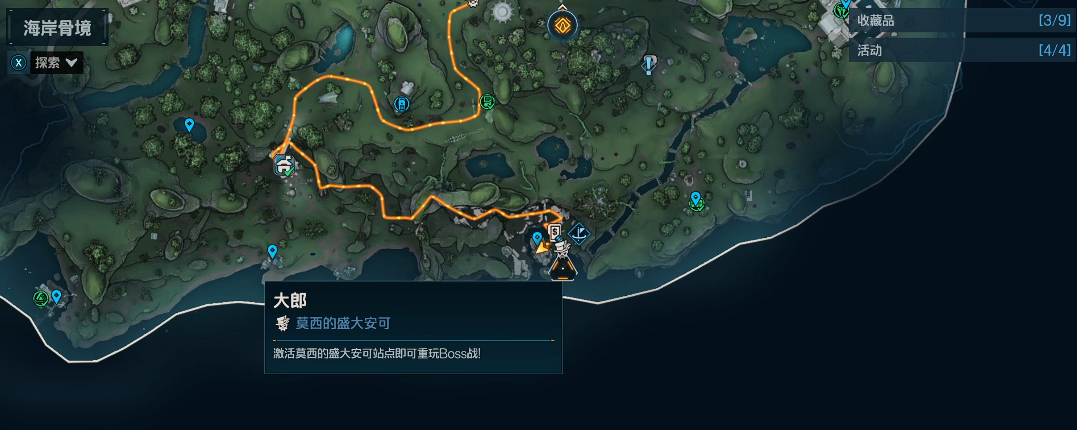The height and width of the screenshot is (430, 1077).
Task: Select the 活动 activities row
Action: [962, 50]
